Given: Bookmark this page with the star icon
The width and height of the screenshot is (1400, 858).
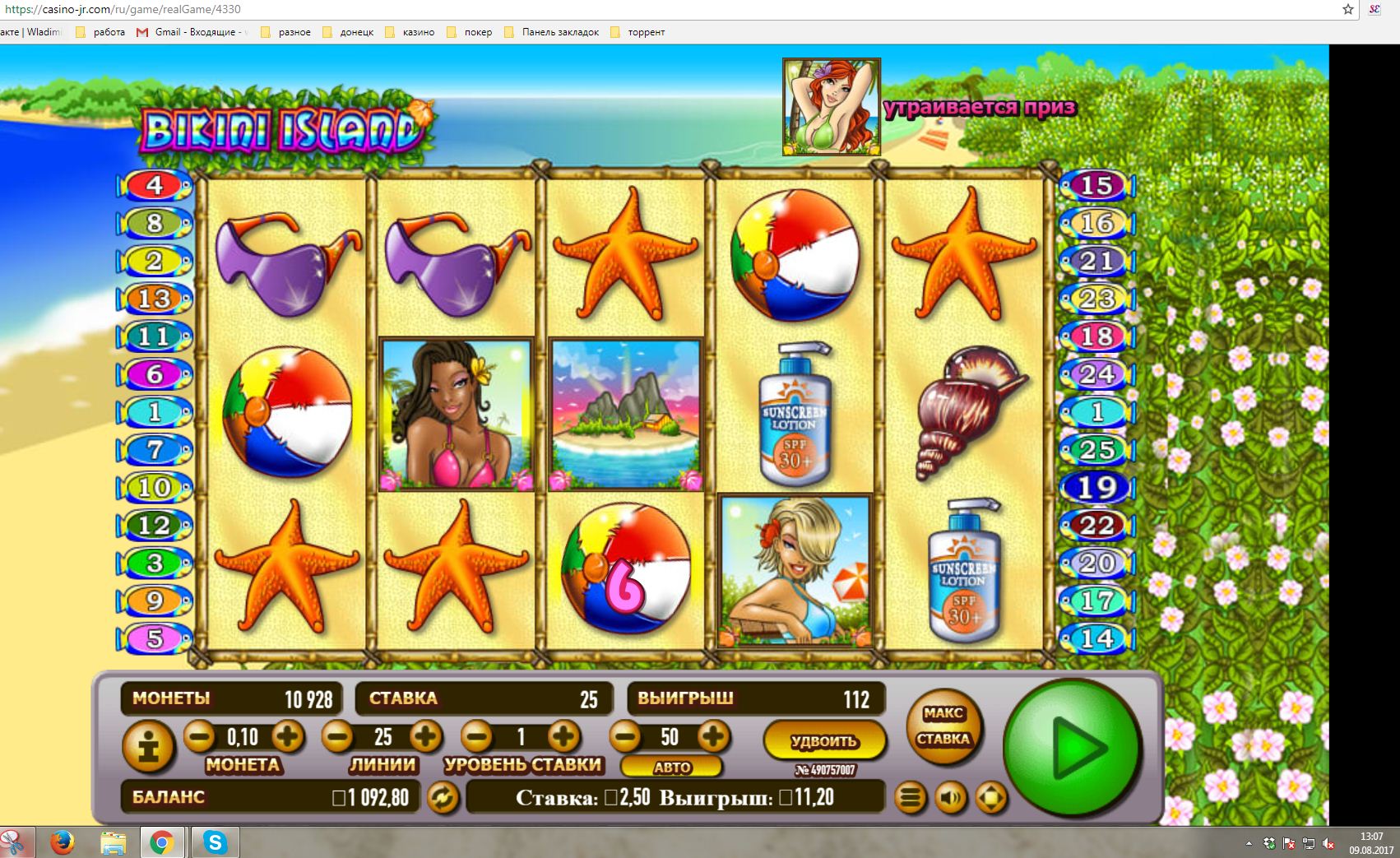Looking at the screenshot, I should pyautogui.click(x=1348, y=9).
